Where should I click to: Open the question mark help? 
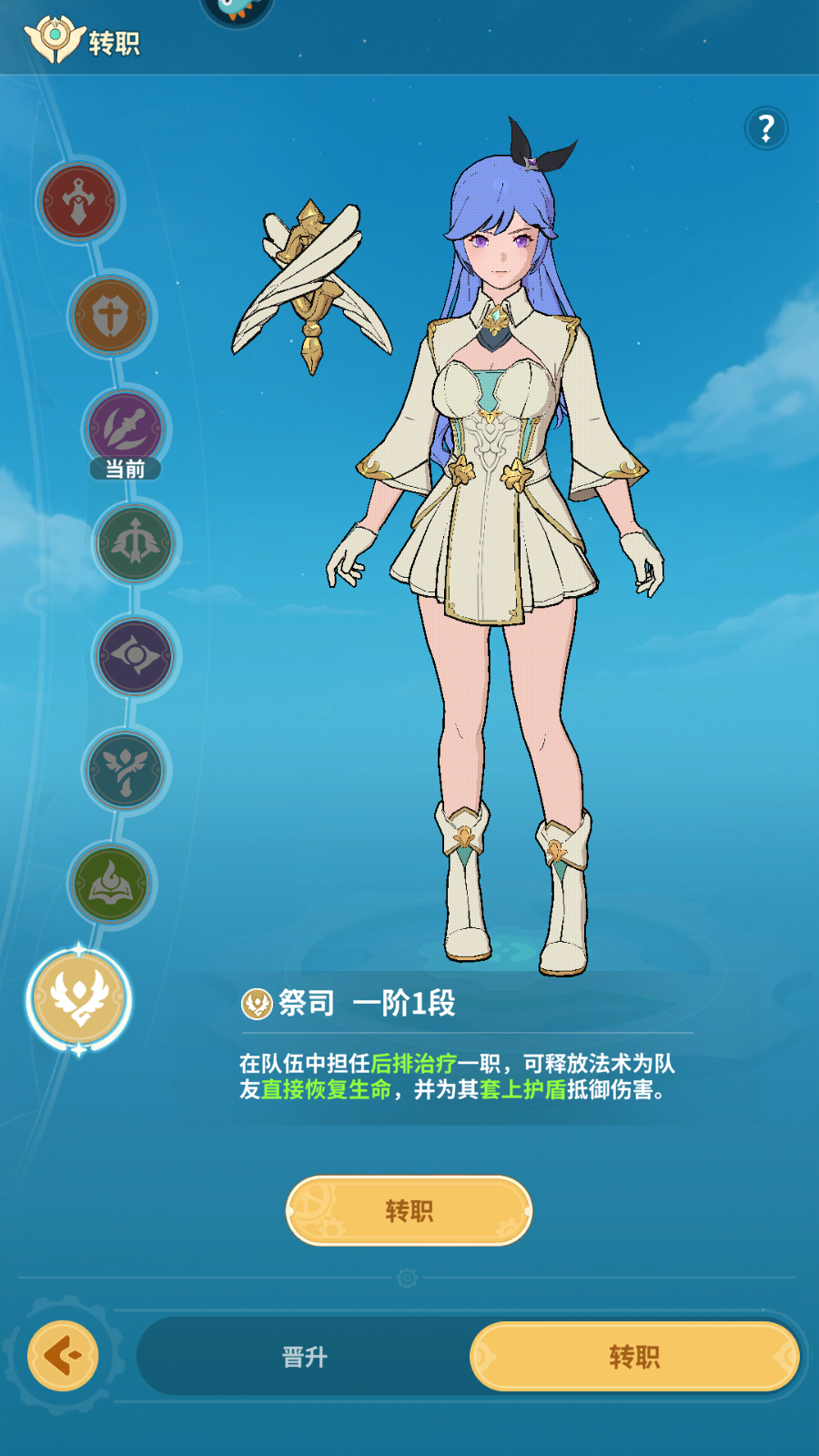click(766, 128)
